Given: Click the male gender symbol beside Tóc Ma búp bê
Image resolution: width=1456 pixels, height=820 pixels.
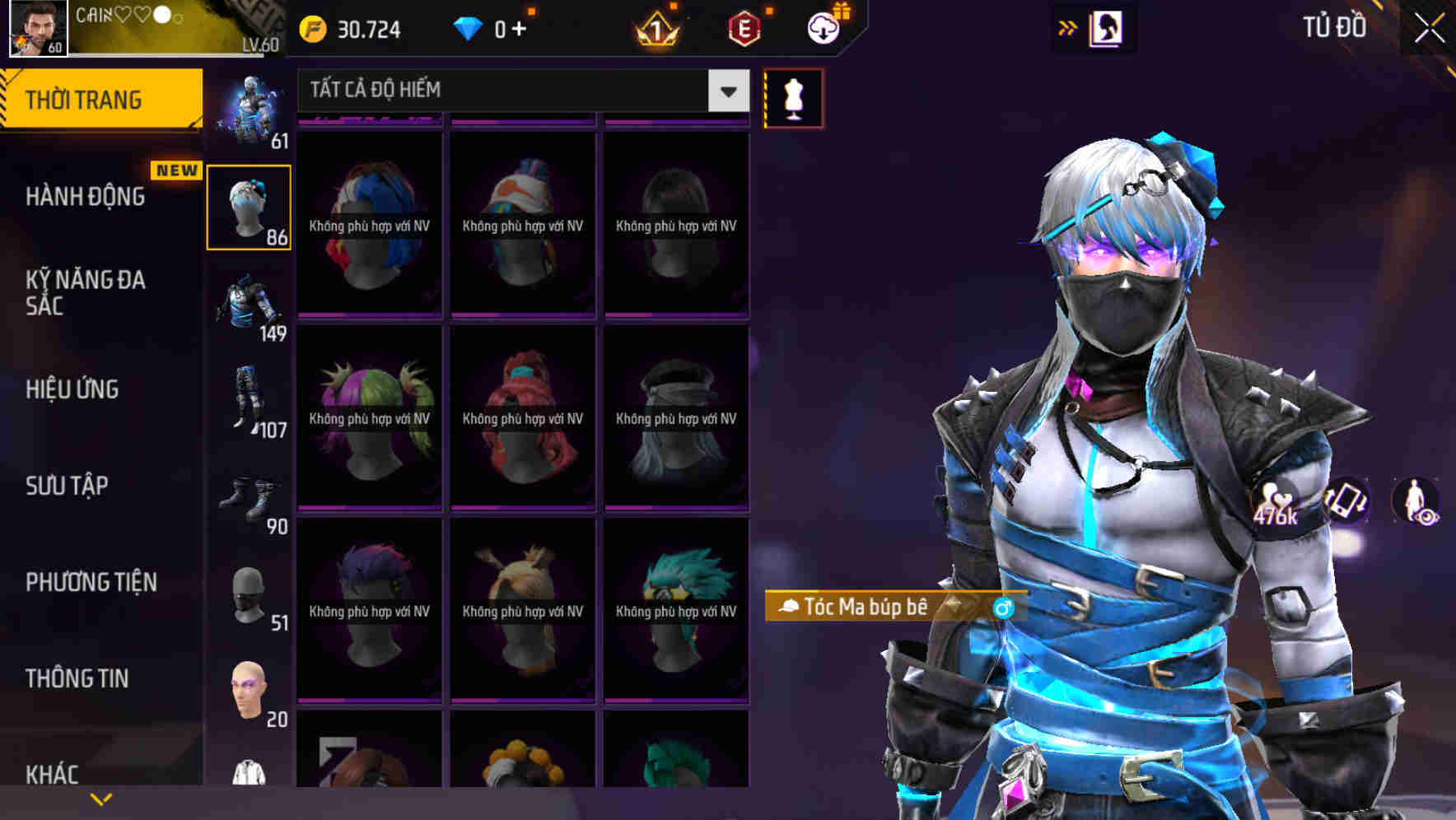Looking at the screenshot, I should [x=1002, y=607].
